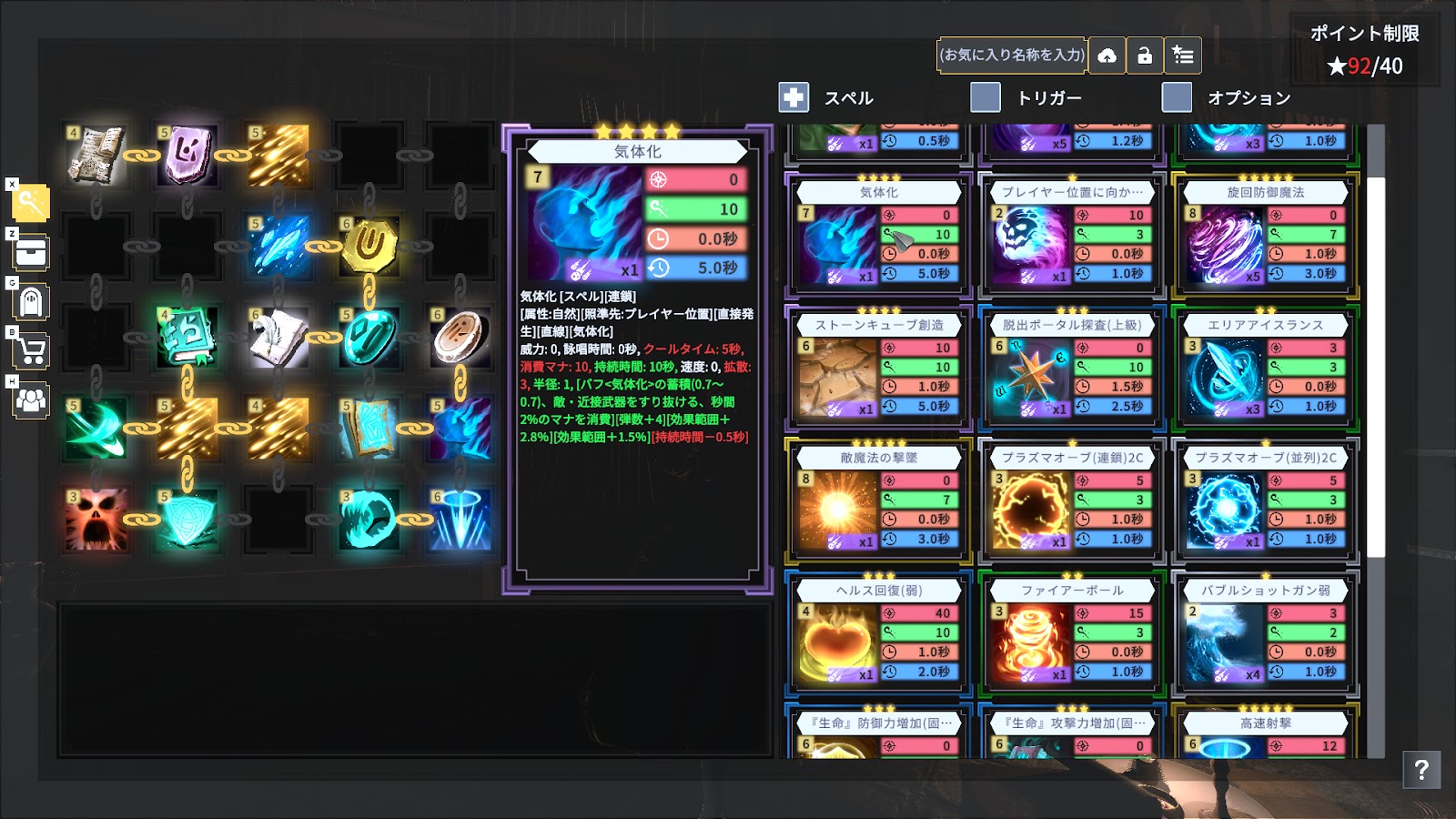Click the favorite name input field
Screen dimensions: 1456x819
pyautogui.click(x=1013, y=56)
